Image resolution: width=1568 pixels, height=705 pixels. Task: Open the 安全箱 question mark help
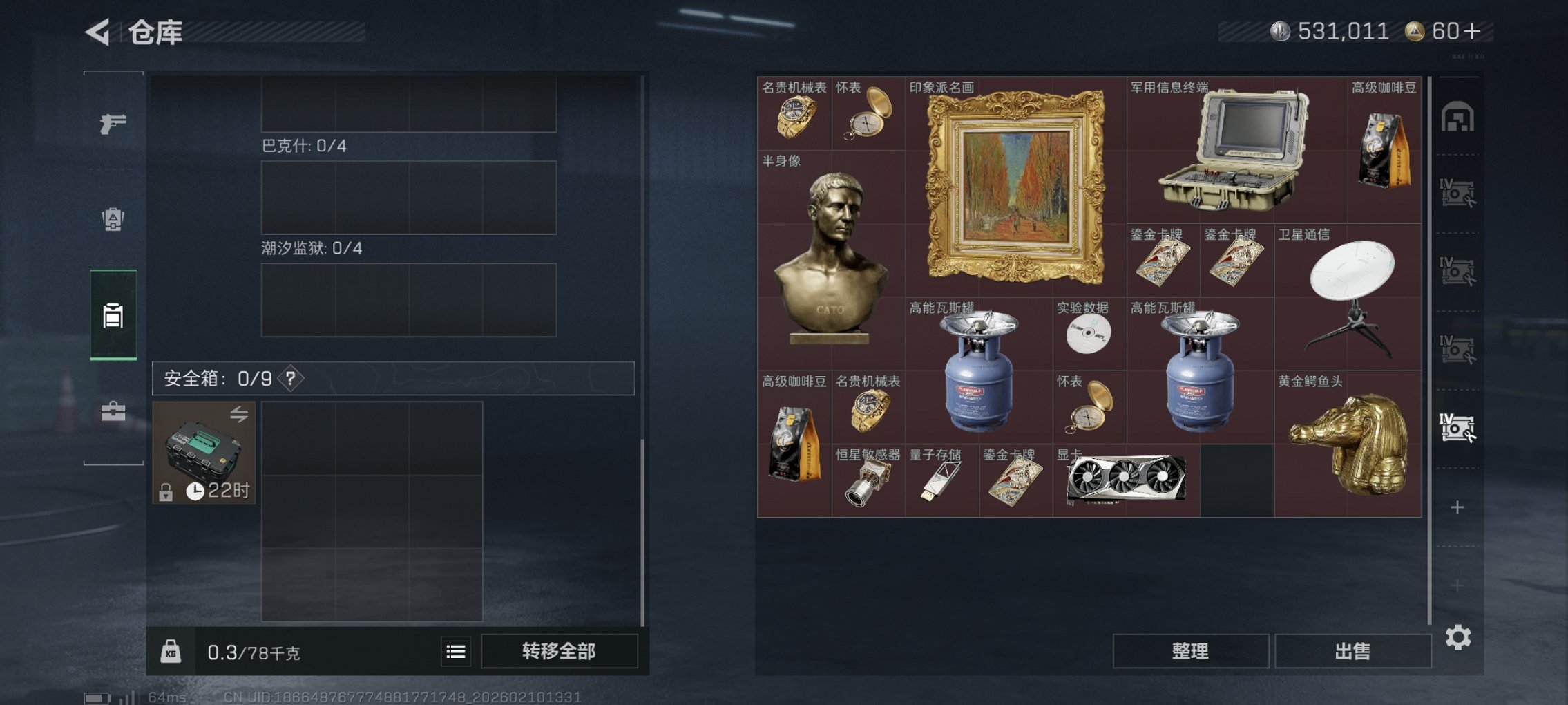[x=289, y=379]
